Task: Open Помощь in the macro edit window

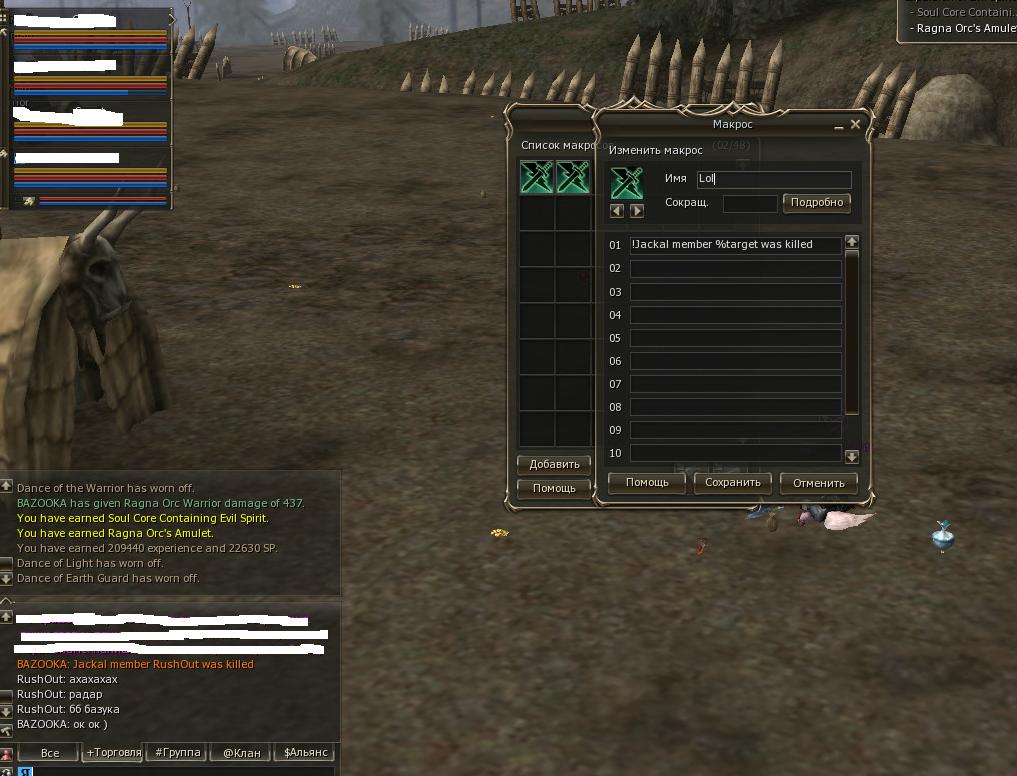Action: click(x=647, y=482)
